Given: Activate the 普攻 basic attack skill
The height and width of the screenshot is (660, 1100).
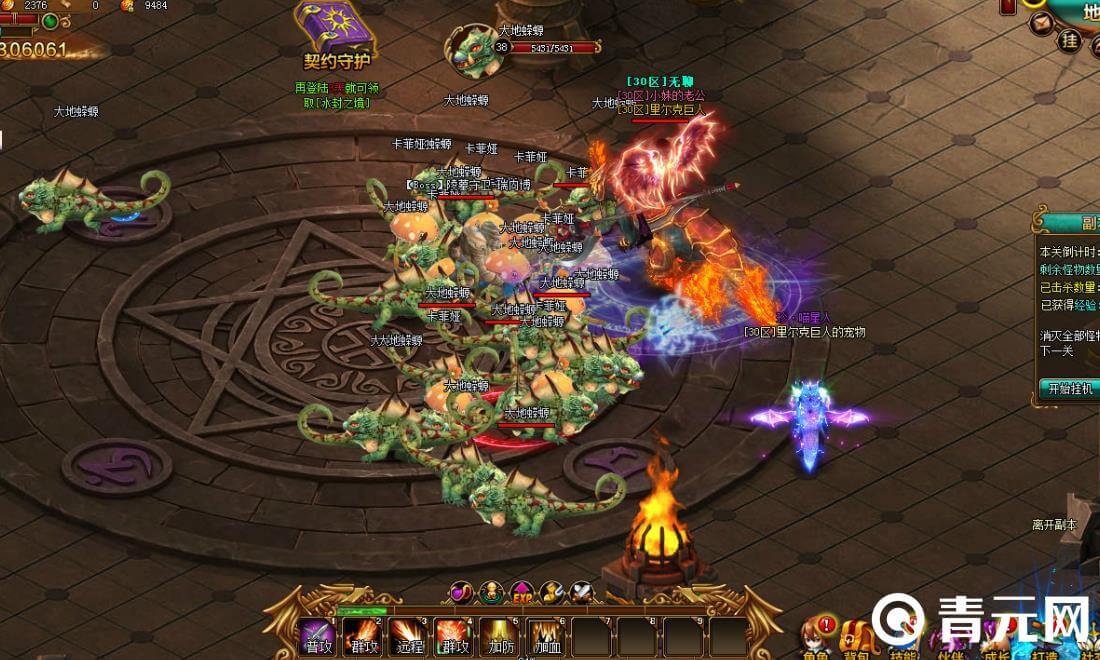Looking at the screenshot, I should tap(319, 636).
